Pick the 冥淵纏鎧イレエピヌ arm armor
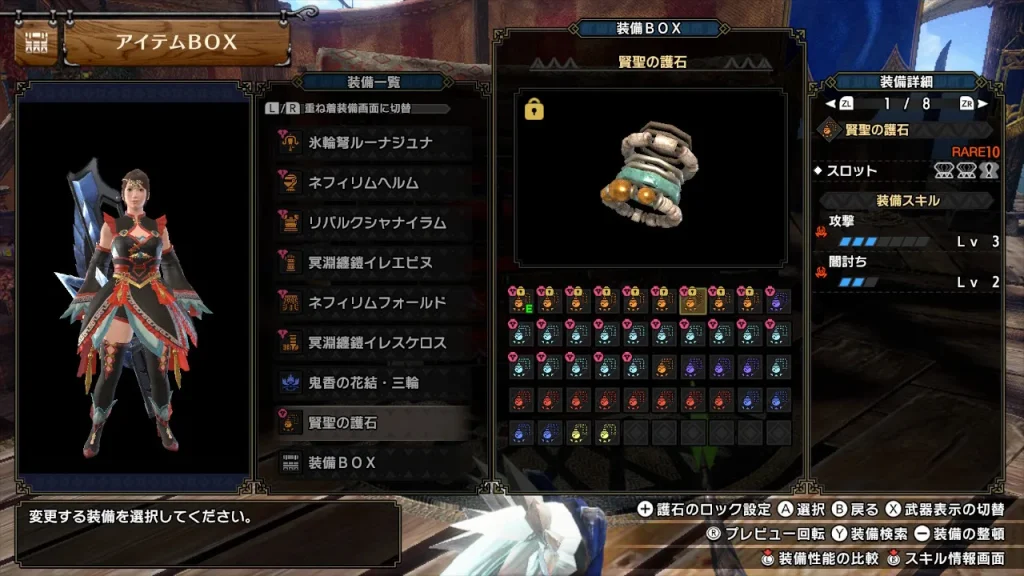This screenshot has width=1024, height=576. [x=371, y=263]
